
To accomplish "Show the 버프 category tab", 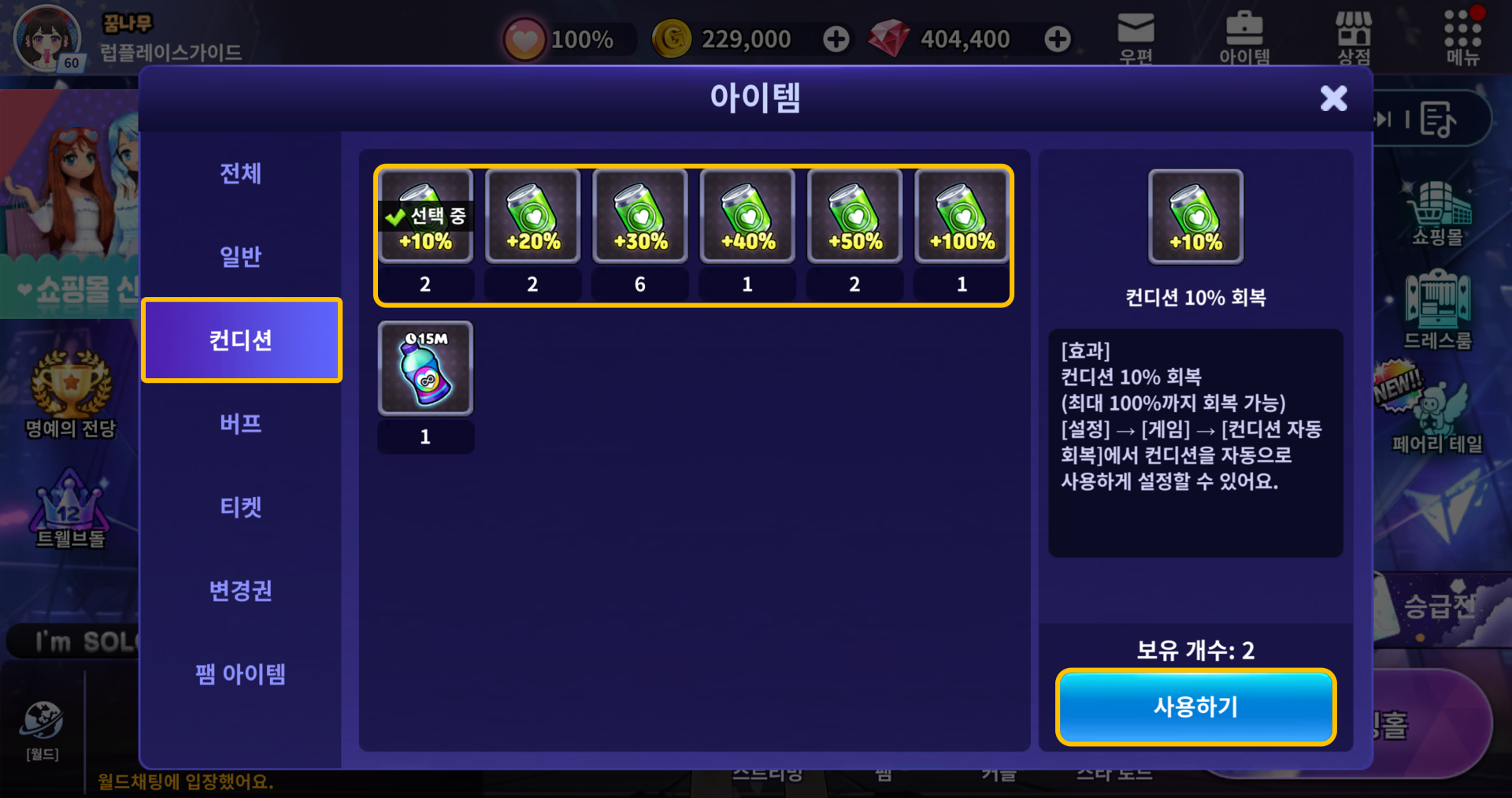I will click(240, 424).
